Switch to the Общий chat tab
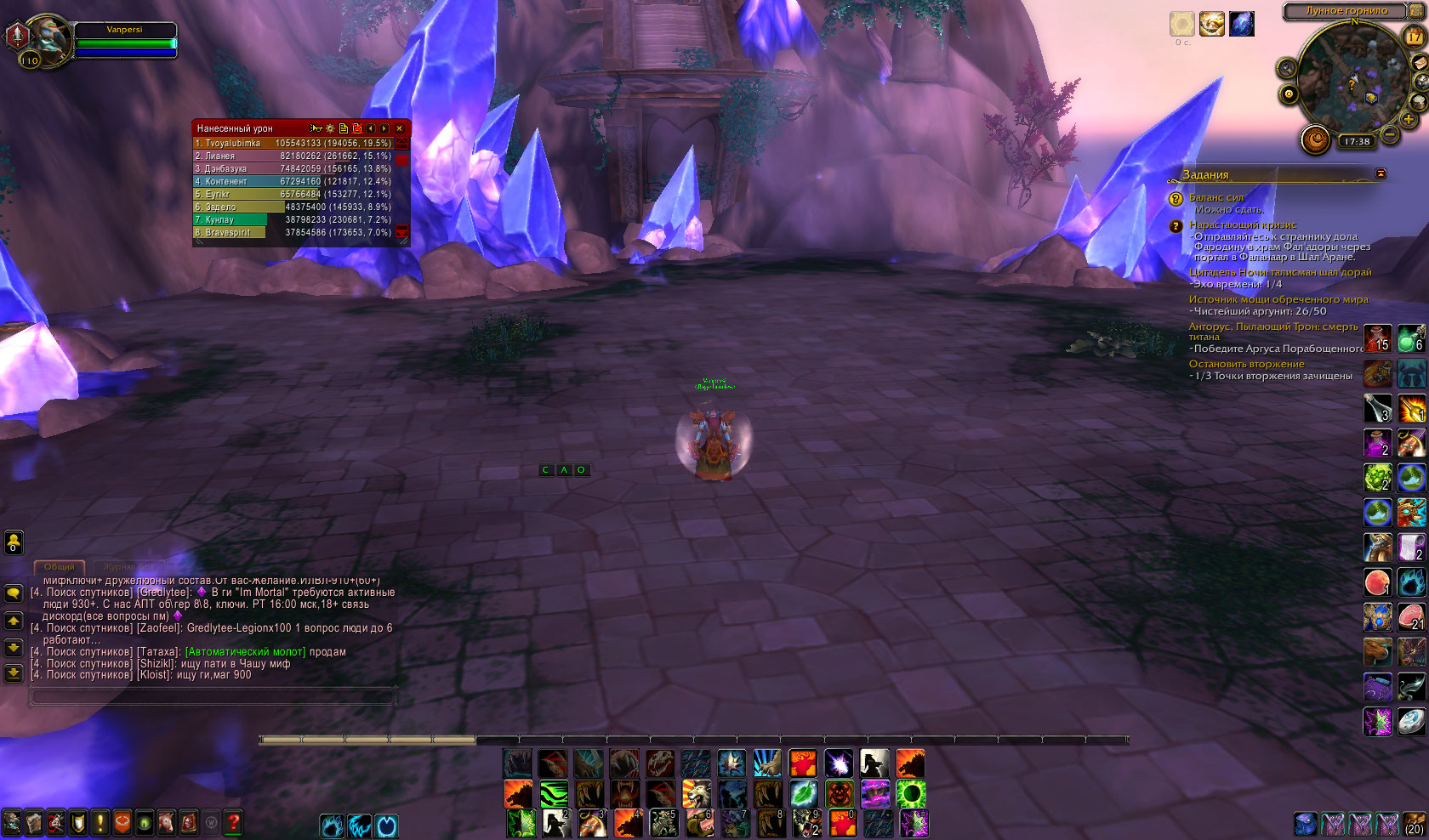 59,566
